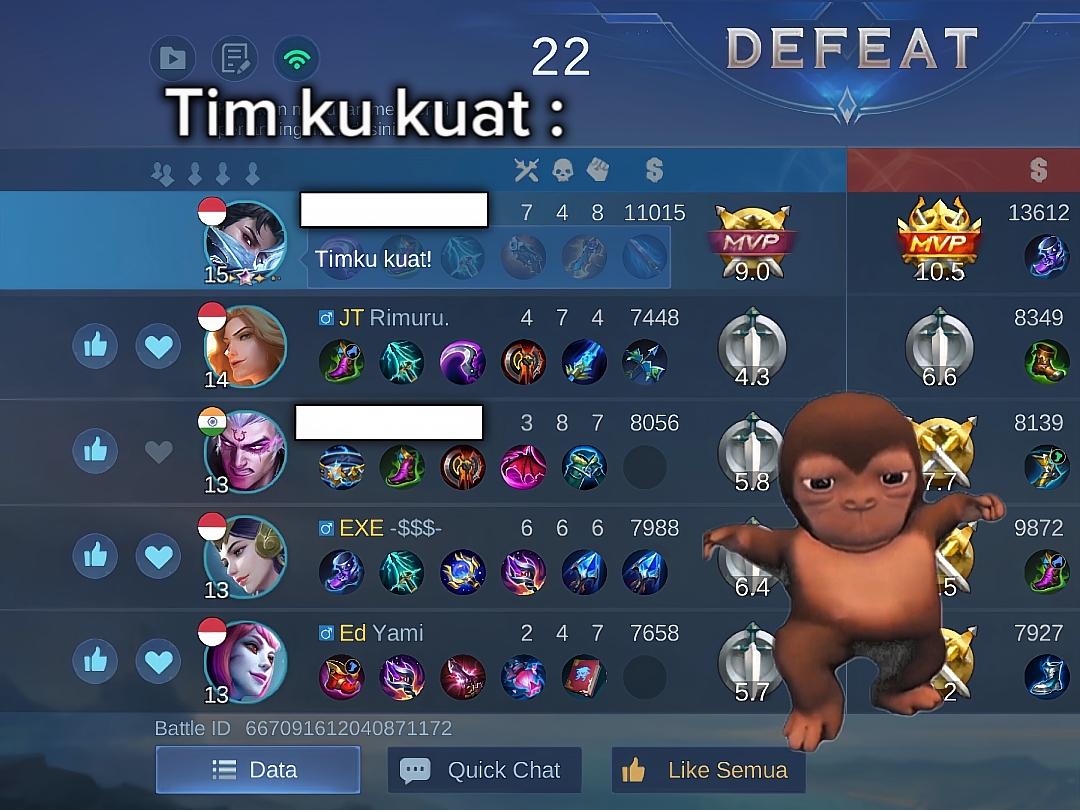This screenshot has height=810, width=1080.
Task: Send a heart to JT Rimuru
Action: point(158,346)
